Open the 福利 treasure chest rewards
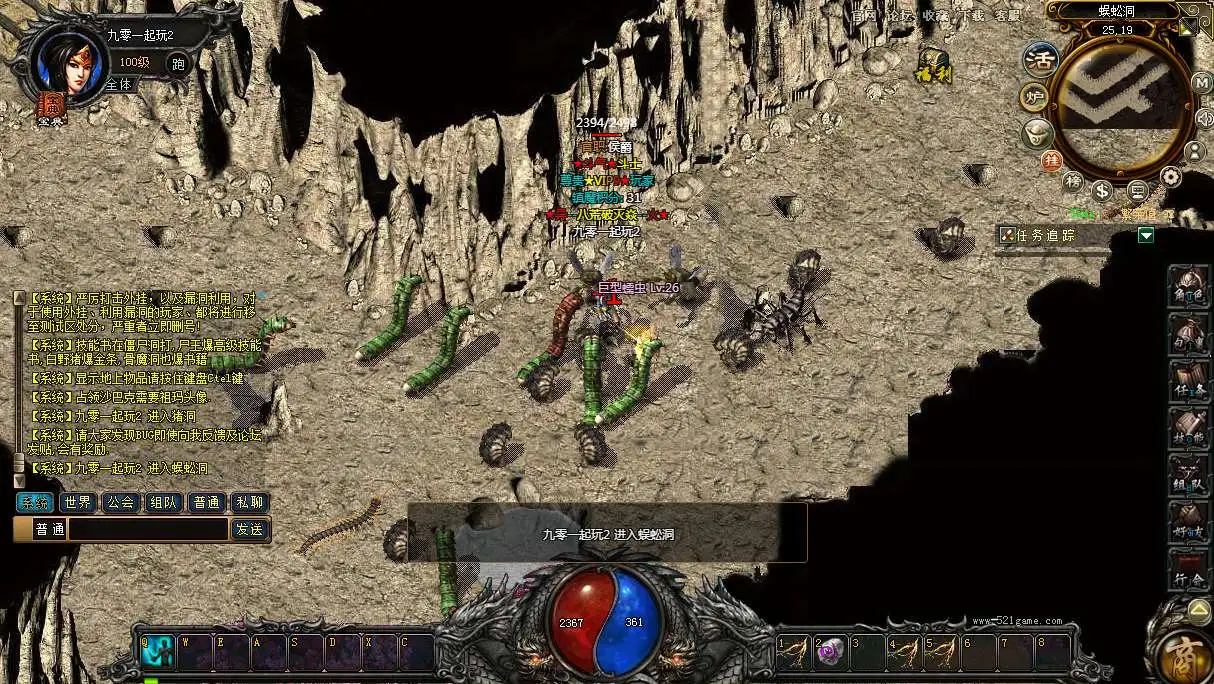 click(x=934, y=64)
